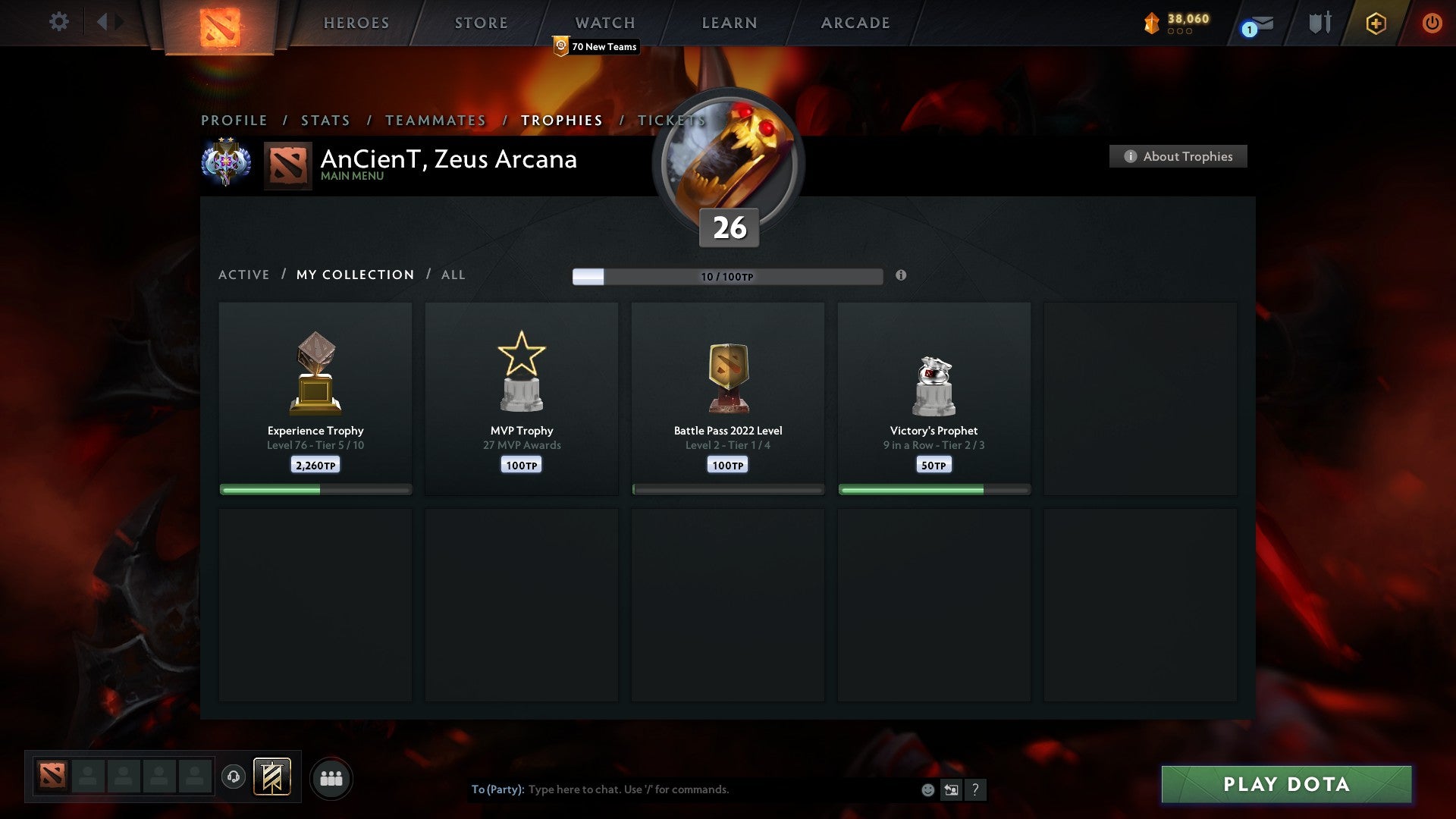Click the power button icon

[1432, 23]
